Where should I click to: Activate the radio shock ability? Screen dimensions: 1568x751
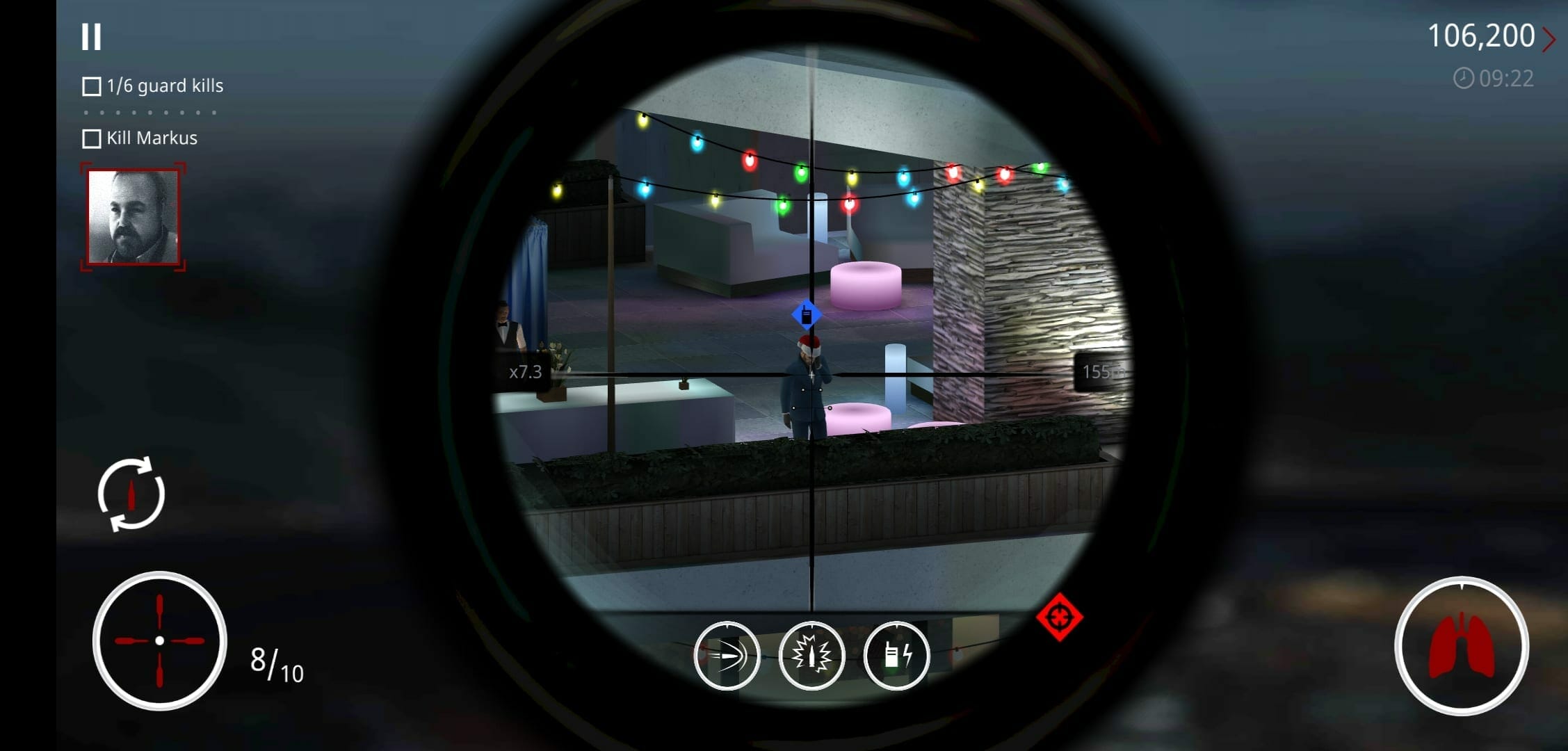(896, 655)
